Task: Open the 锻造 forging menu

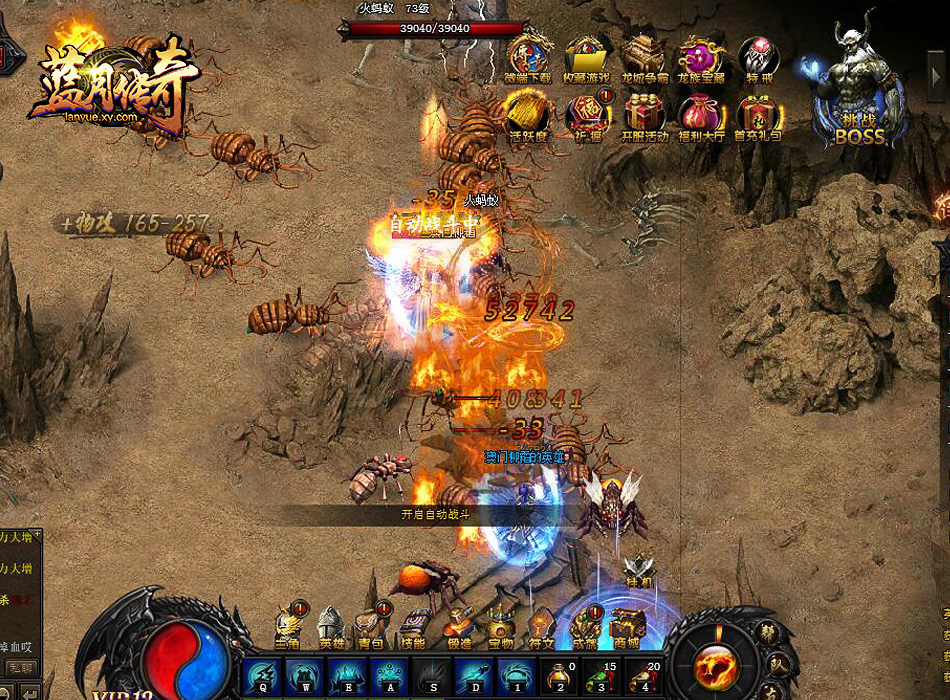Action: coord(458,628)
